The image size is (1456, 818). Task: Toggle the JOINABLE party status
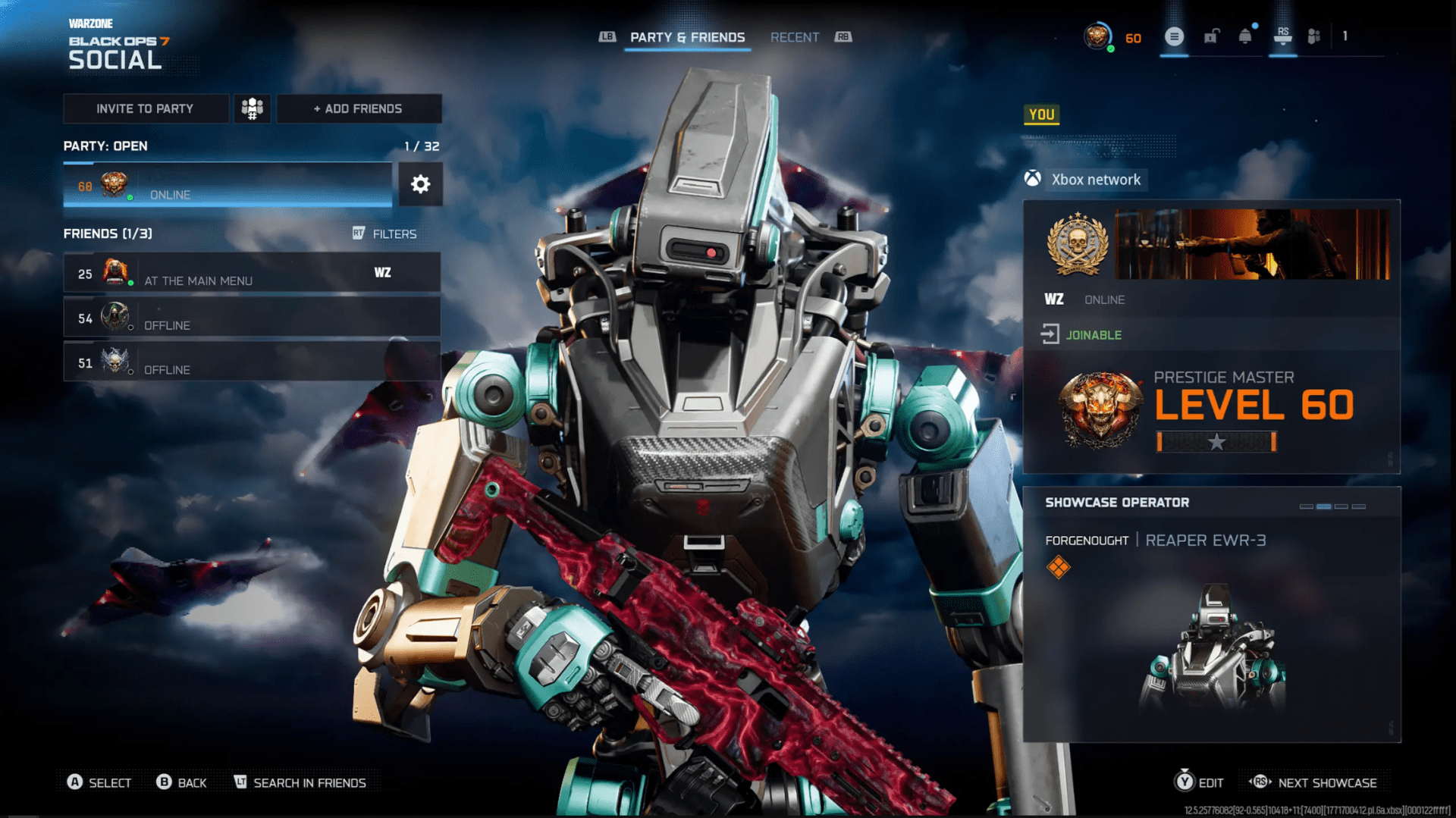pyautogui.click(x=1093, y=334)
